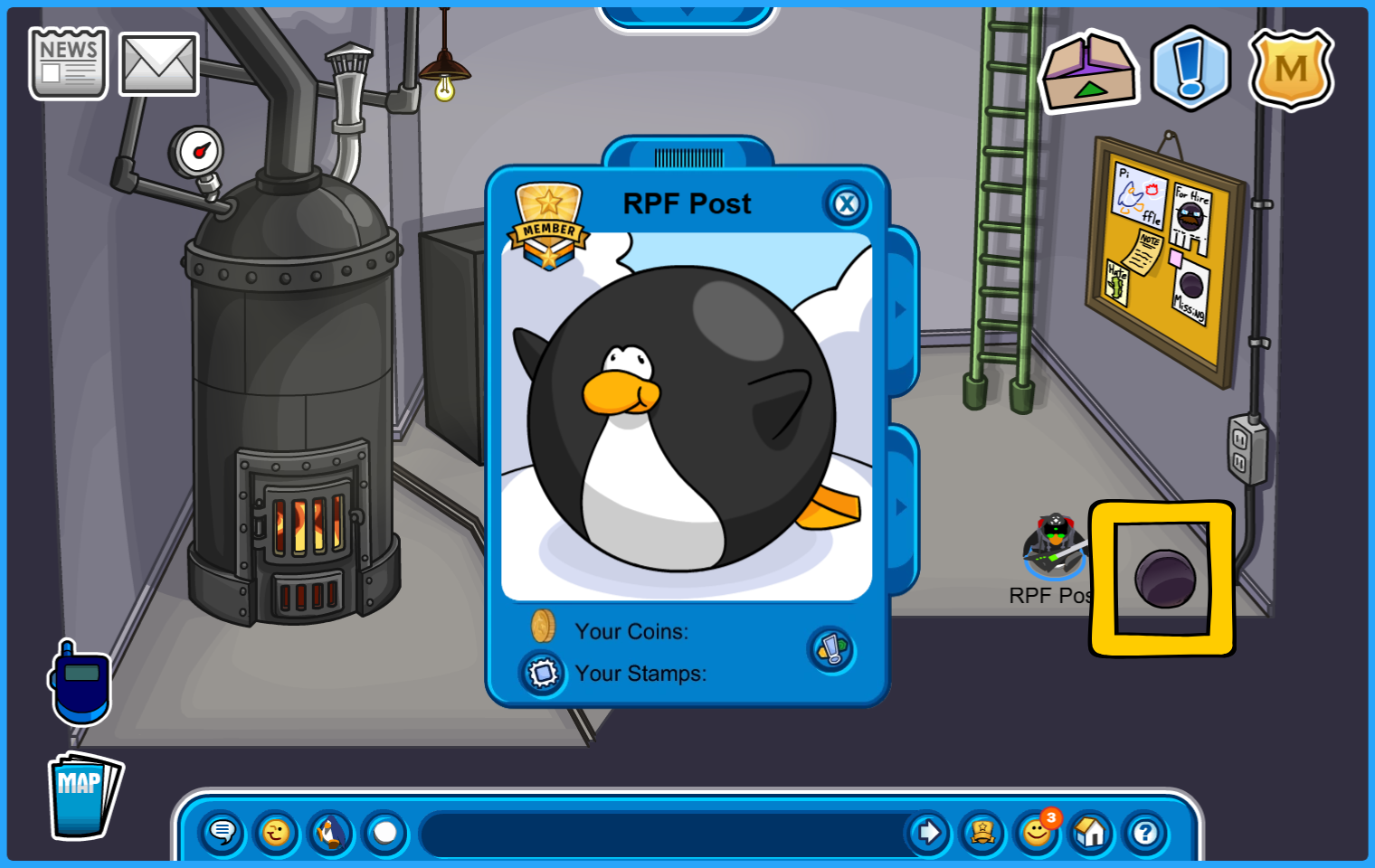Image resolution: width=1375 pixels, height=868 pixels.
Task: Open the mail envelope inbox
Action: tap(158, 64)
